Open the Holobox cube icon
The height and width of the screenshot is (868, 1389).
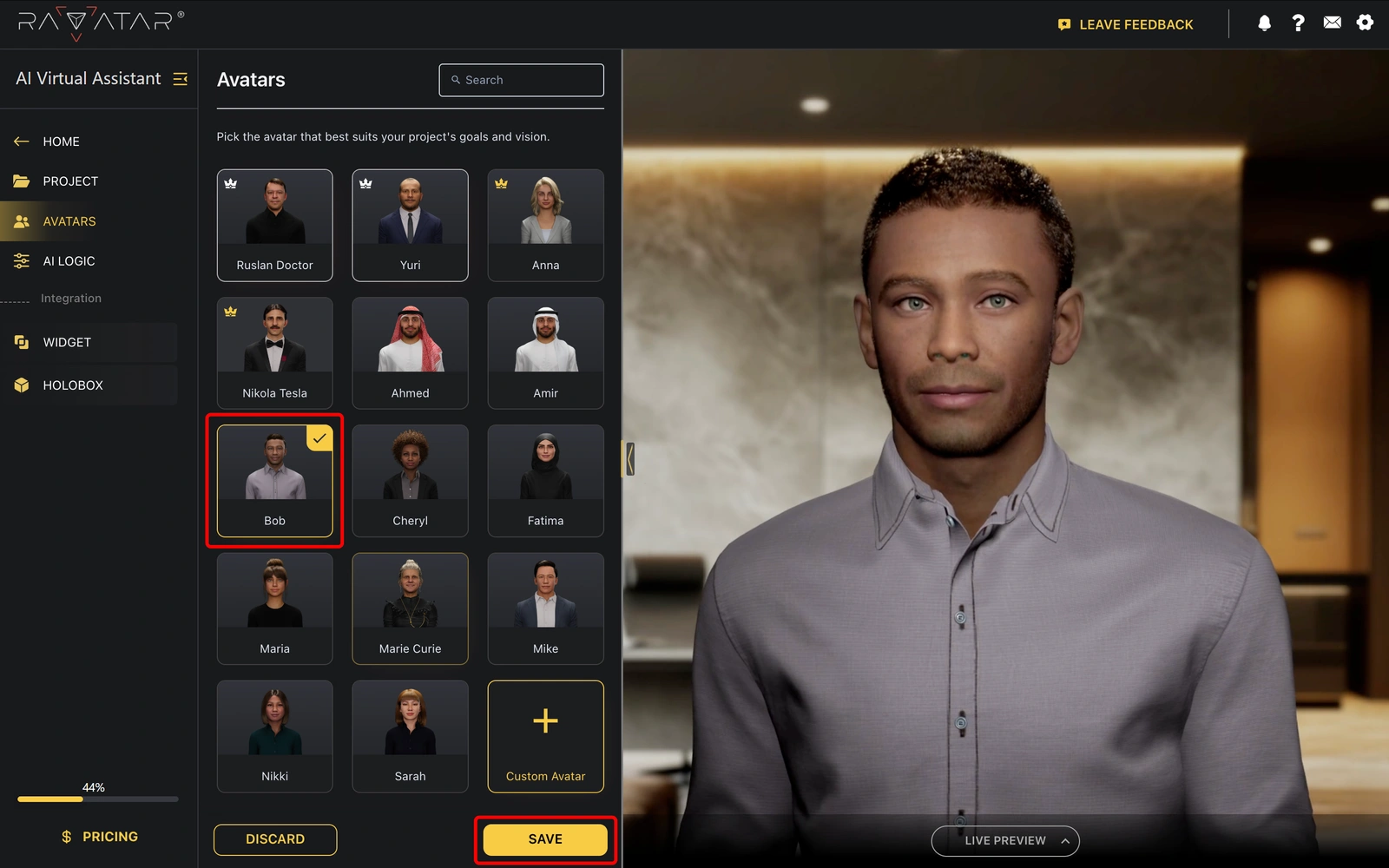[22, 385]
